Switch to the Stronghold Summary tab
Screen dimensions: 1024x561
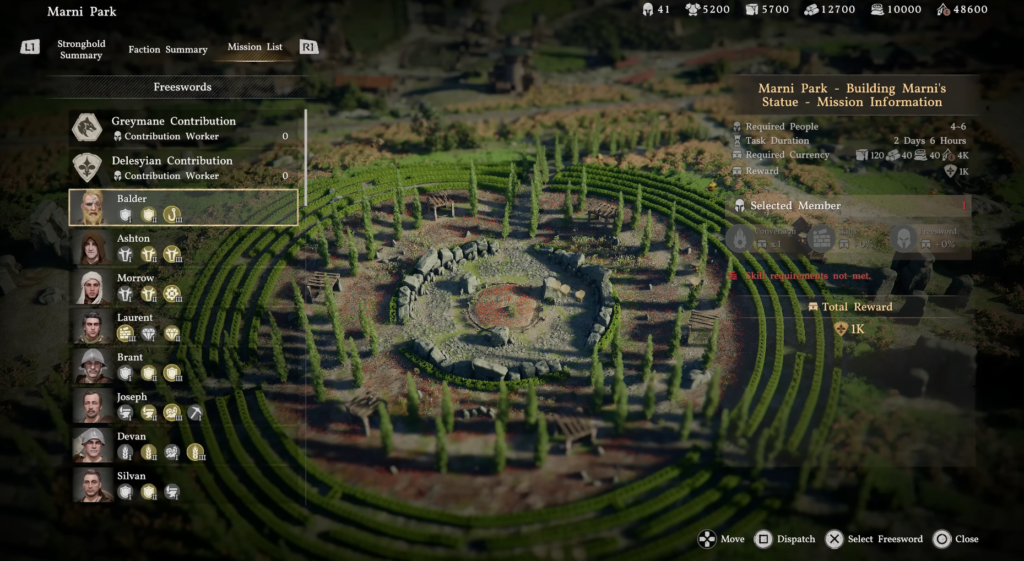click(x=80, y=49)
